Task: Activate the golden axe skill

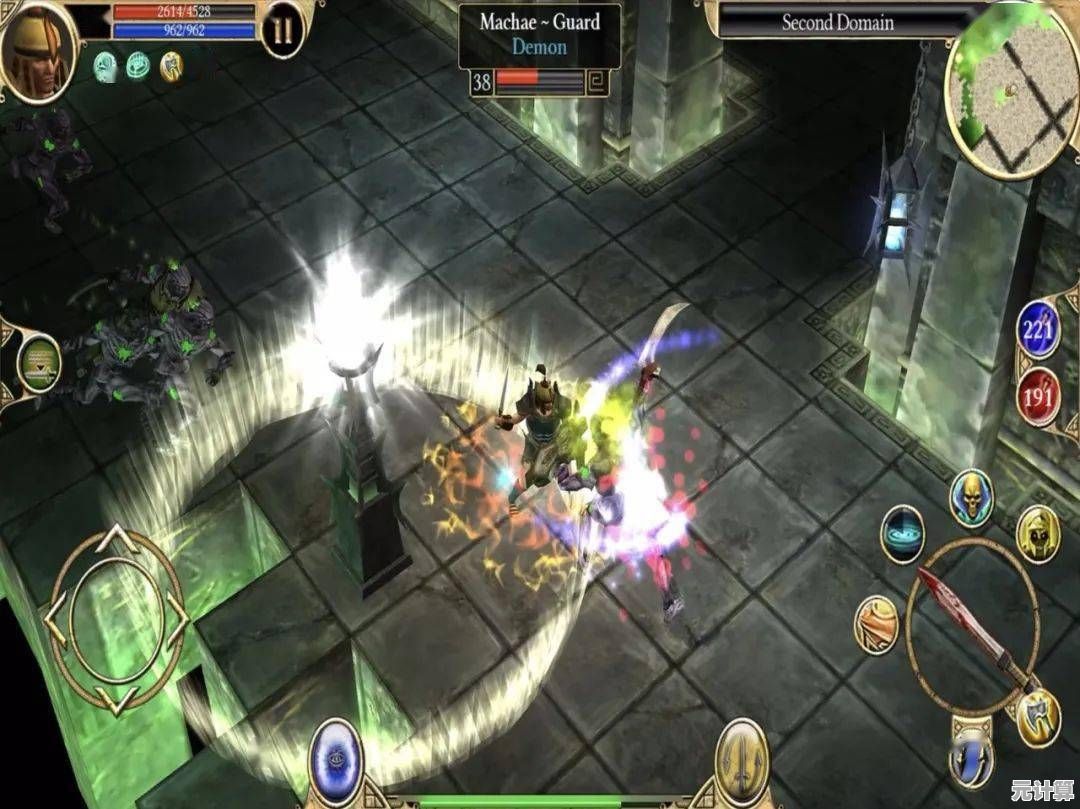Action: pos(1038,717)
